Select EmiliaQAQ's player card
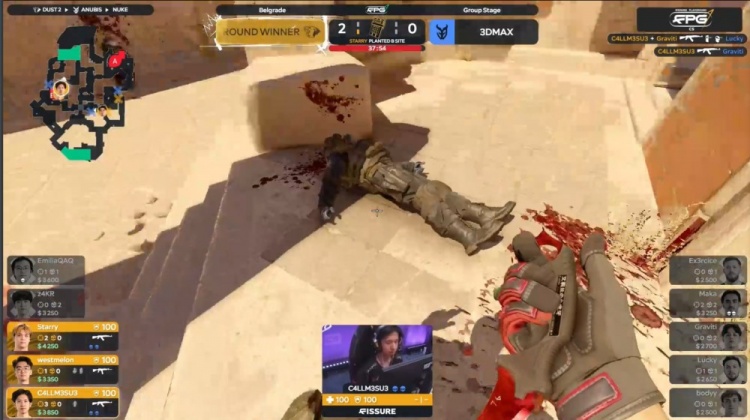 [x=62, y=270]
